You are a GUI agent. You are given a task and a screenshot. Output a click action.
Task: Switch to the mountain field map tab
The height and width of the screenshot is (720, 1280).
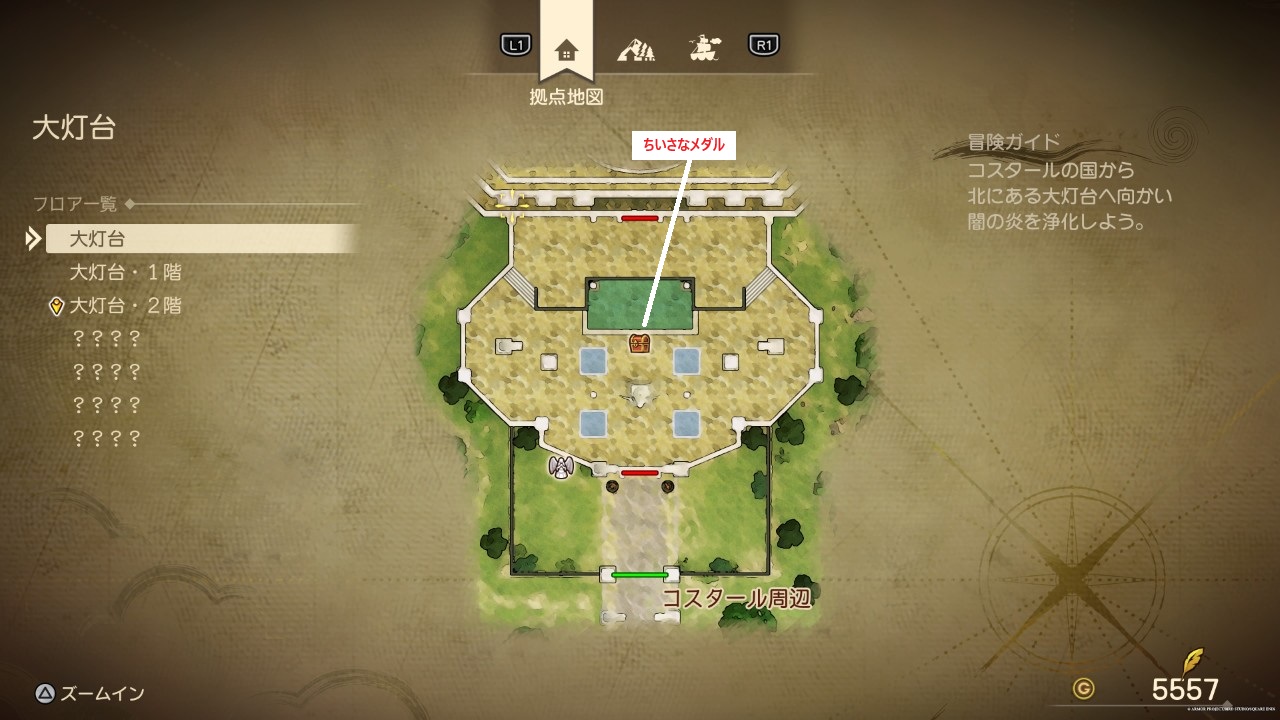click(635, 47)
